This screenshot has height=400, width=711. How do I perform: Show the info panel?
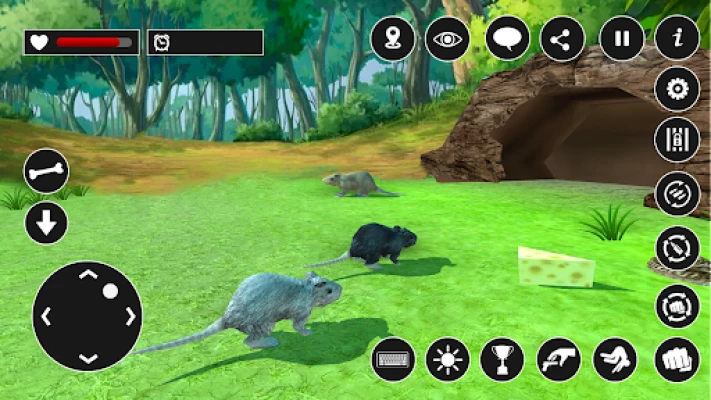(677, 40)
